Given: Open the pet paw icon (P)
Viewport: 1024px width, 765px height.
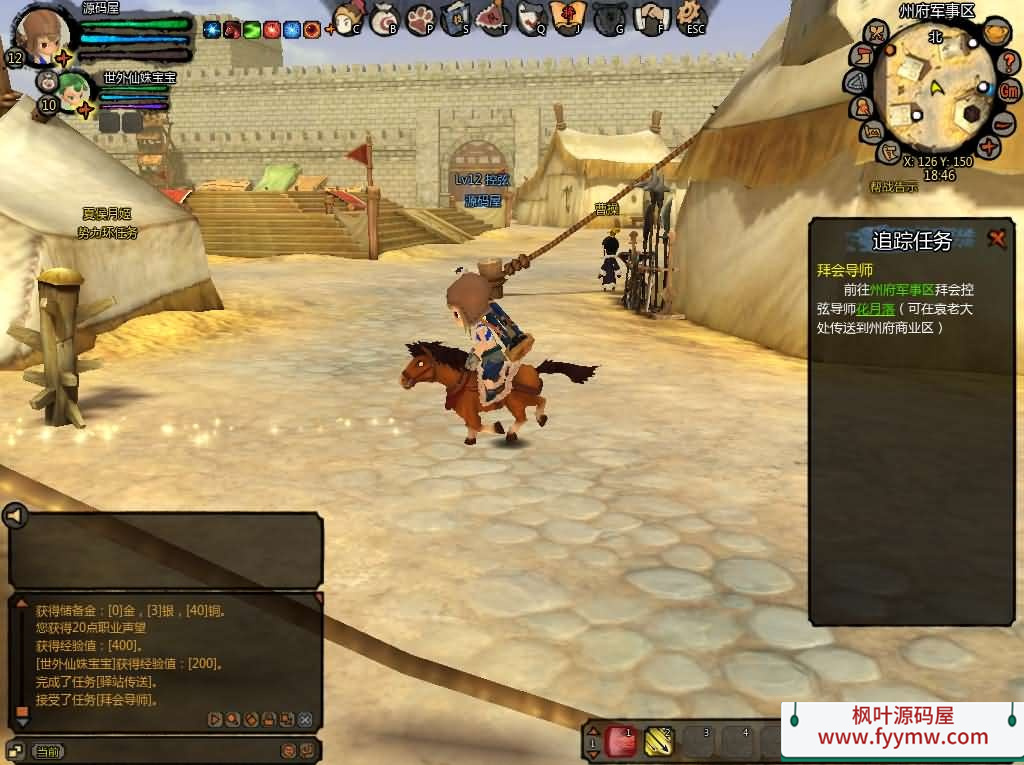Looking at the screenshot, I should [421, 18].
